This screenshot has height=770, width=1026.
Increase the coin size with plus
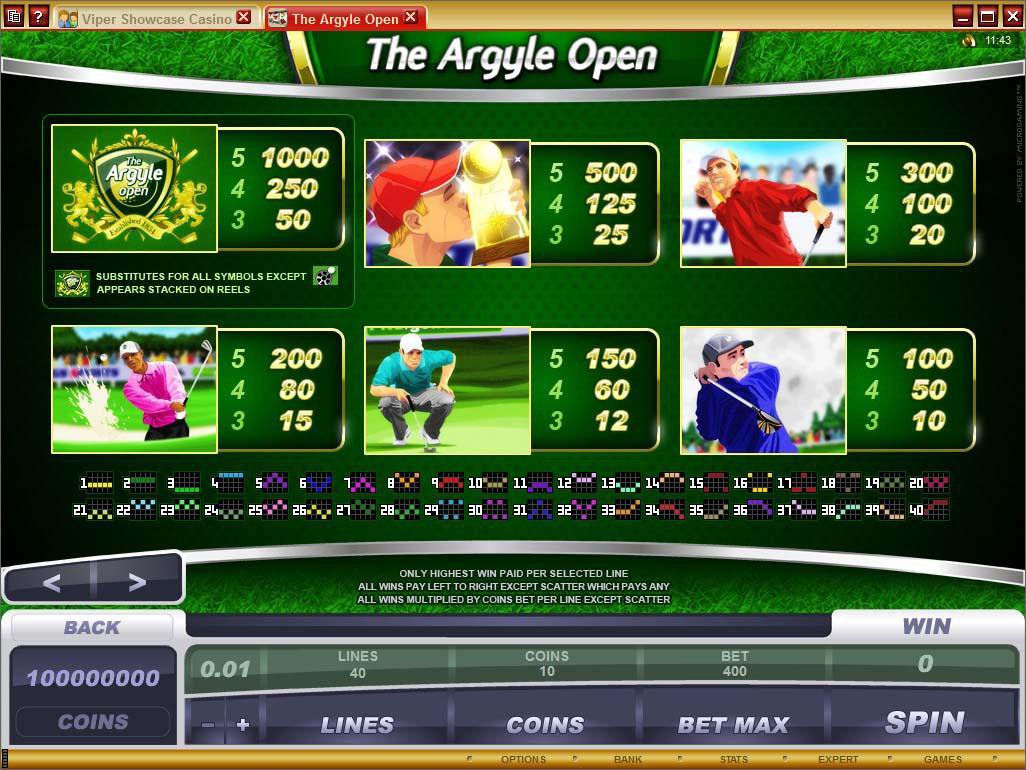click(x=242, y=725)
